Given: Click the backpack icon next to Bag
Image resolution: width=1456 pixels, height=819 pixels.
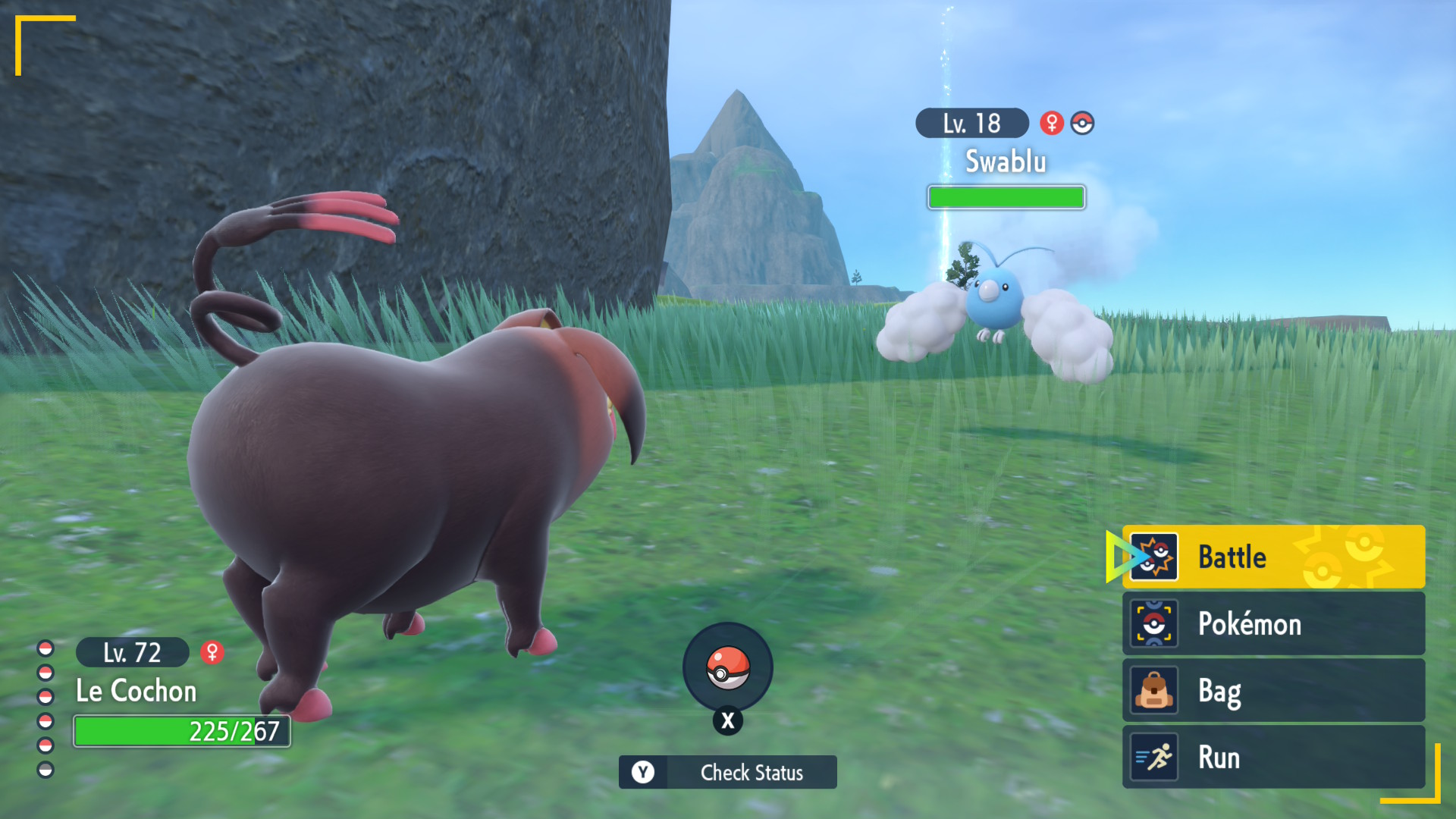Looking at the screenshot, I should (x=1153, y=690).
